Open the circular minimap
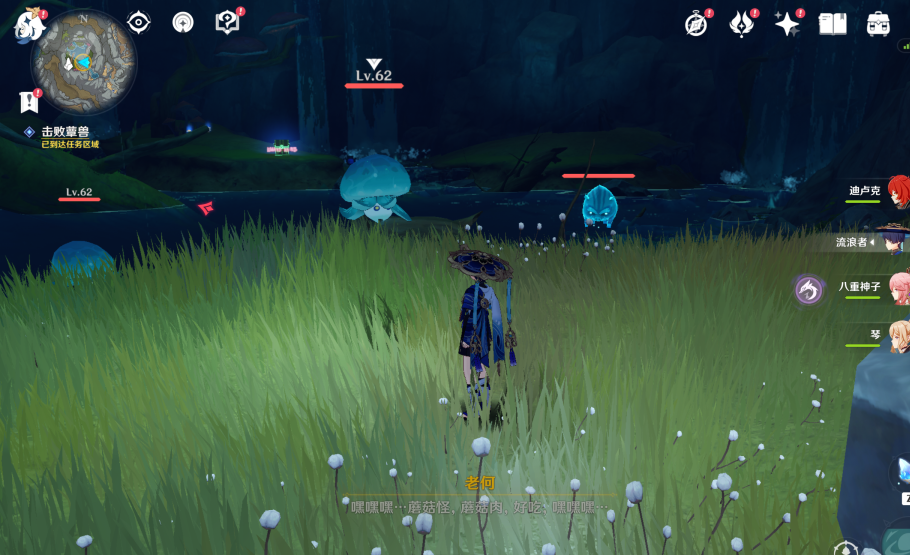The width and height of the screenshot is (910, 555). pyautogui.click(x=83, y=61)
